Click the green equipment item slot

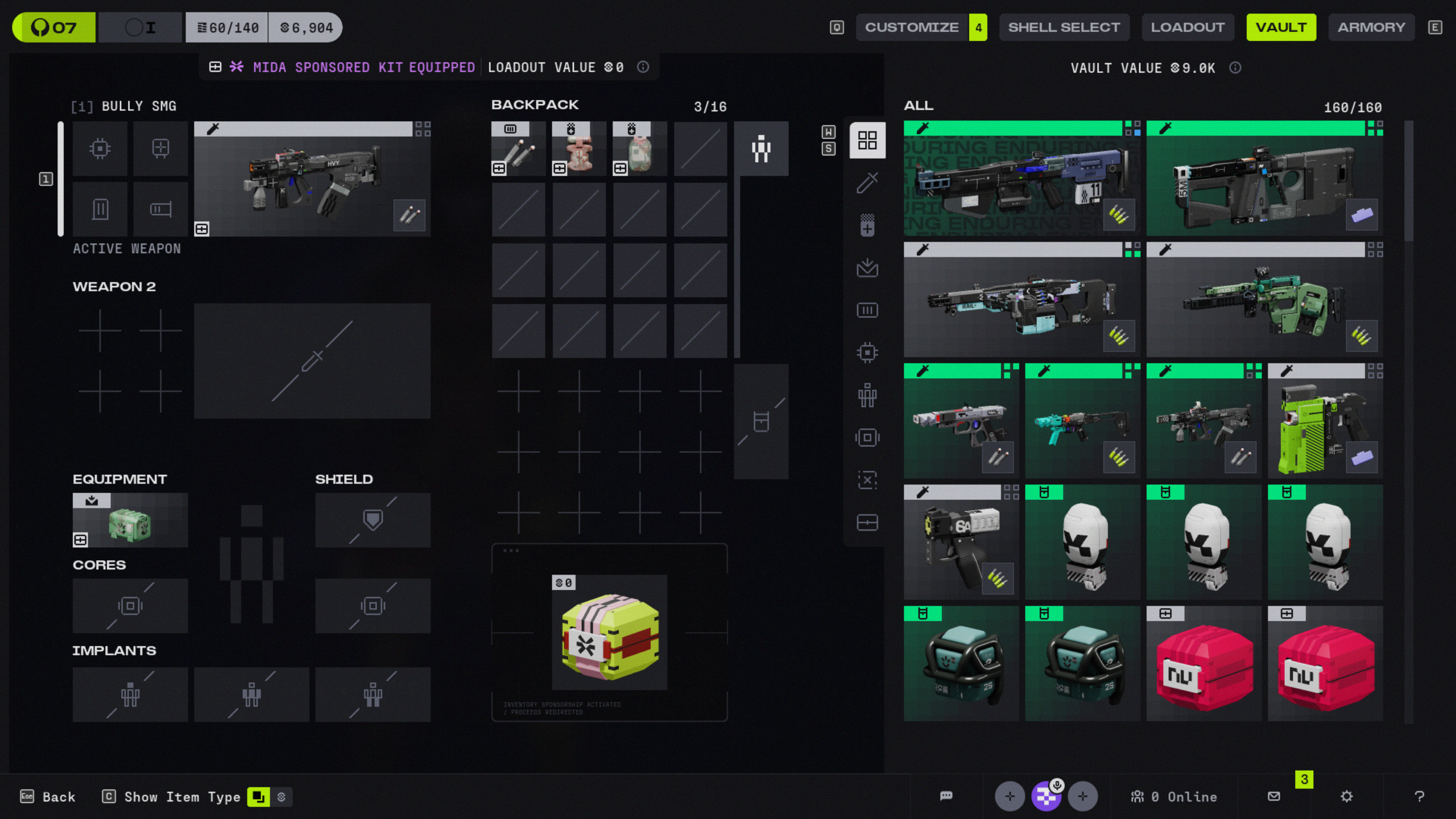point(130,520)
